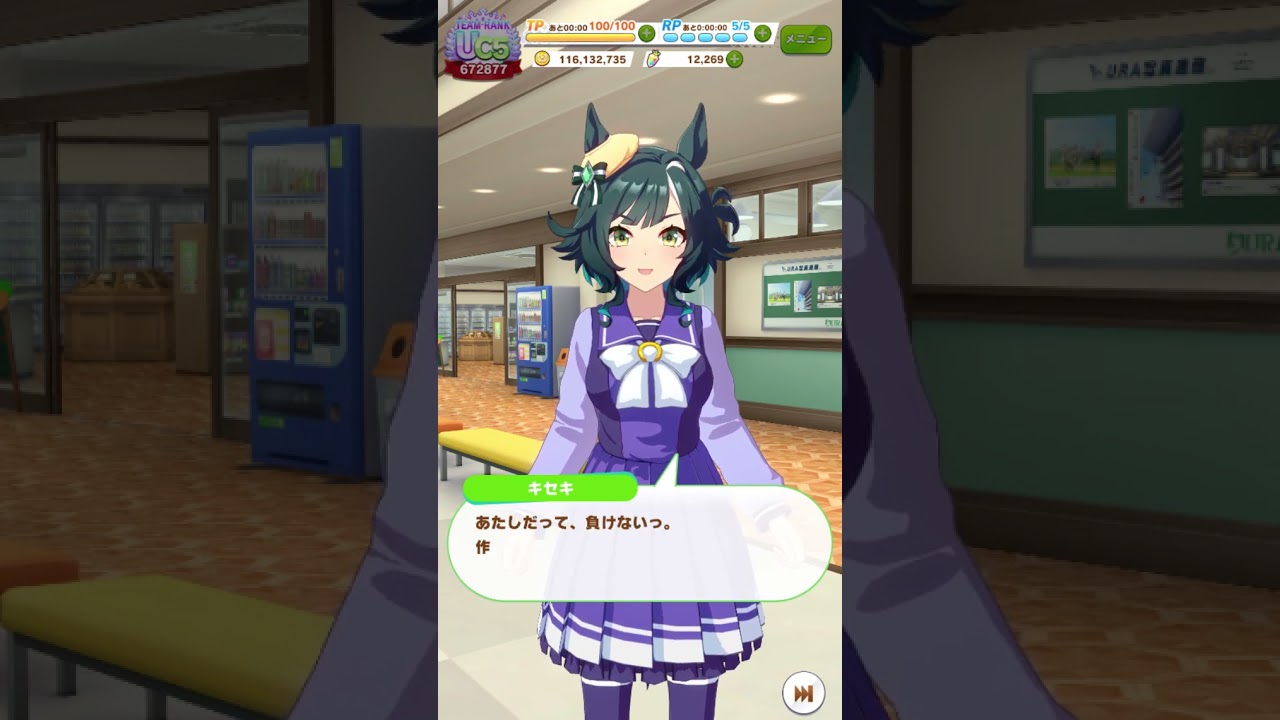Add more rainbow carrot jewels with plus

point(735,59)
